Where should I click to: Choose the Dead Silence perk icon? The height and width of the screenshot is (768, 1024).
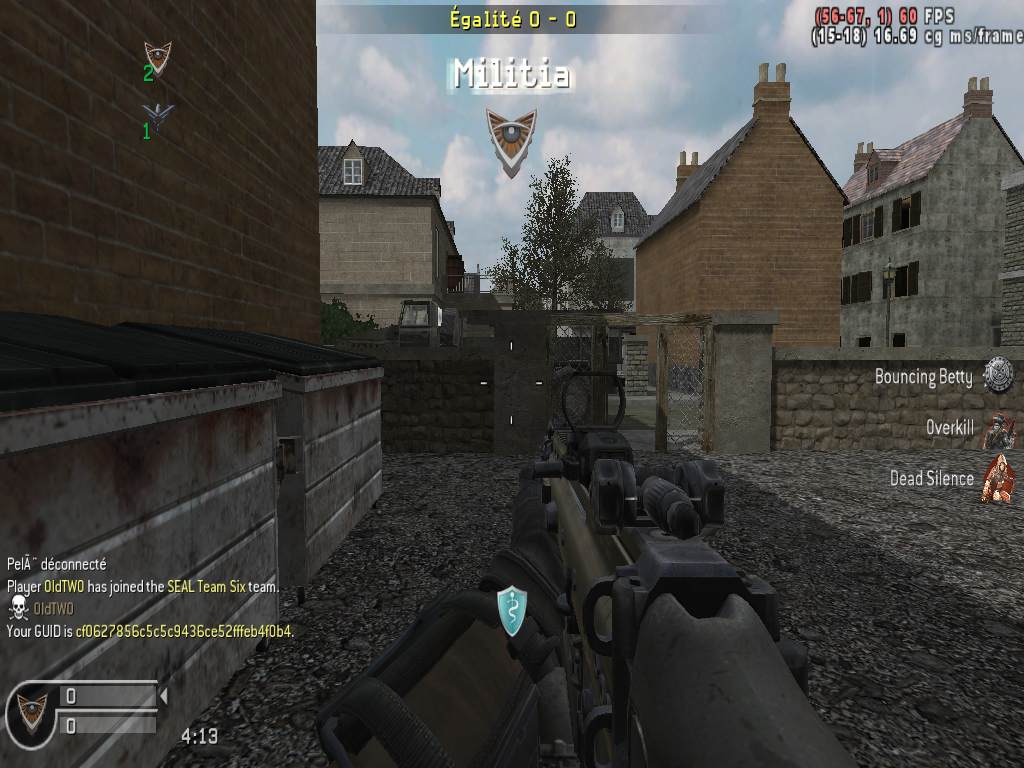[997, 478]
